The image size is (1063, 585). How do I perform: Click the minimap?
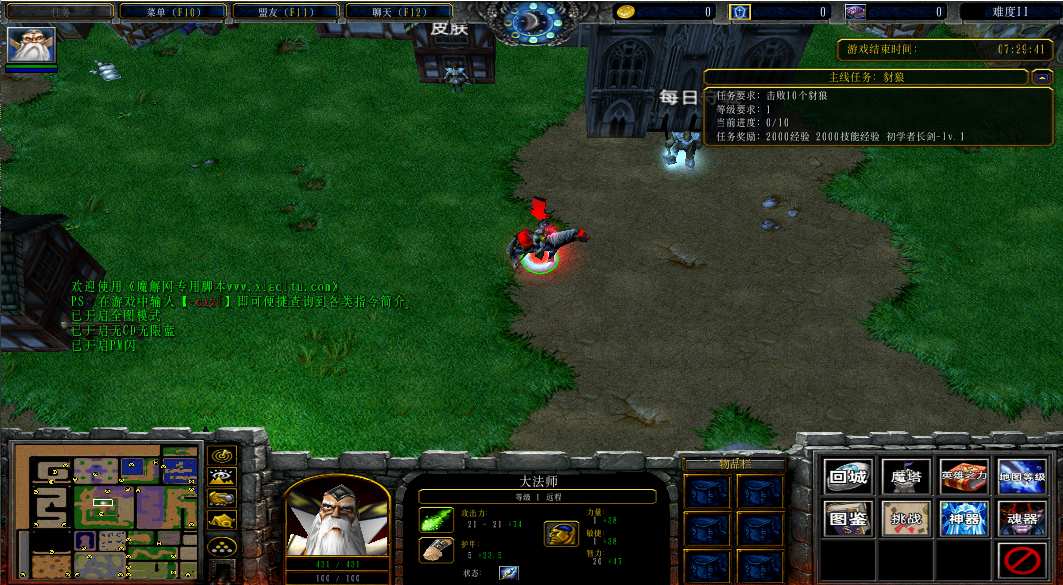coord(106,512)
